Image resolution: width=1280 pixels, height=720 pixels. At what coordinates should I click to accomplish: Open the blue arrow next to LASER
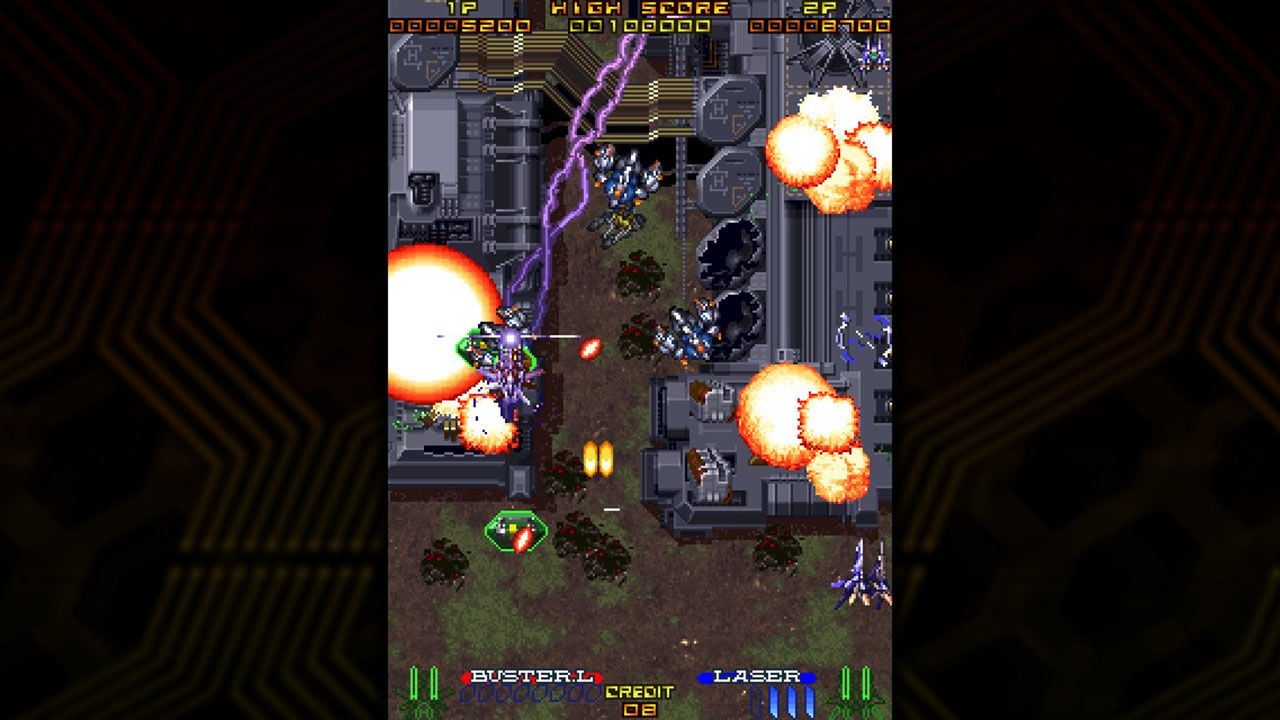click(810, 677)
